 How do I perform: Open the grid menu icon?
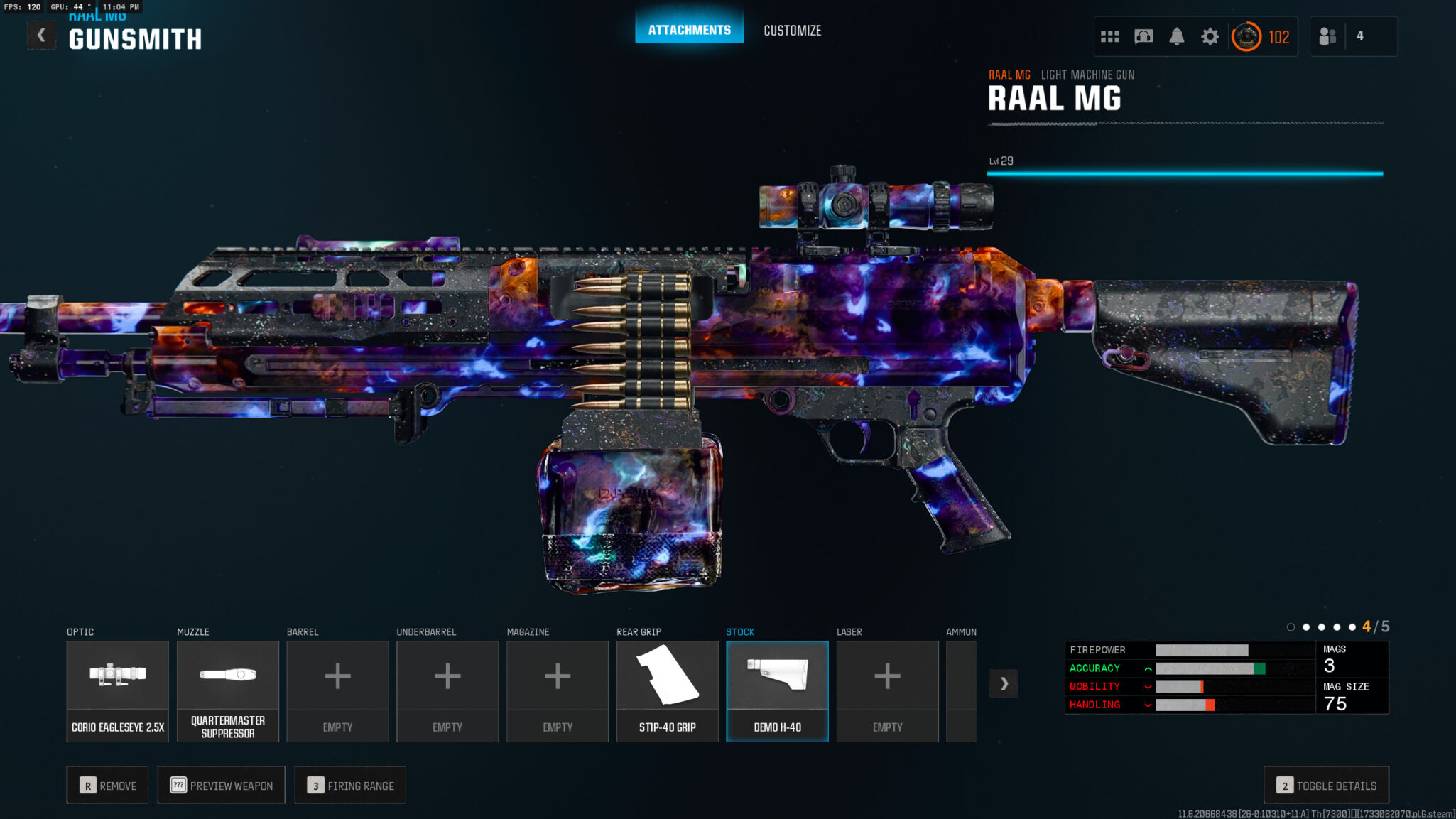(1109, 36)
